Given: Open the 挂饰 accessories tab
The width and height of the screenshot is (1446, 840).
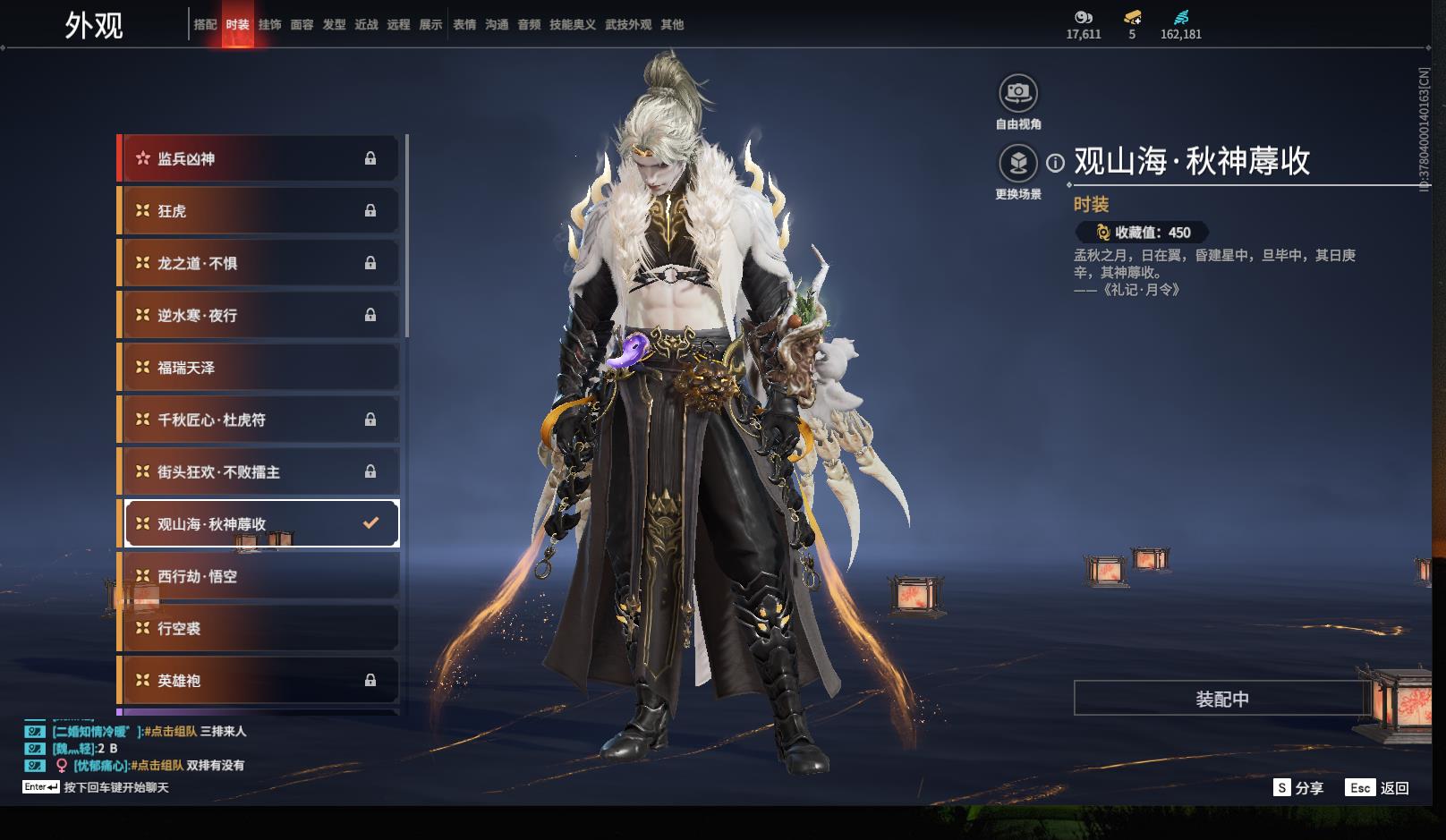Looking at the screenshot, I should pos(269,25).
